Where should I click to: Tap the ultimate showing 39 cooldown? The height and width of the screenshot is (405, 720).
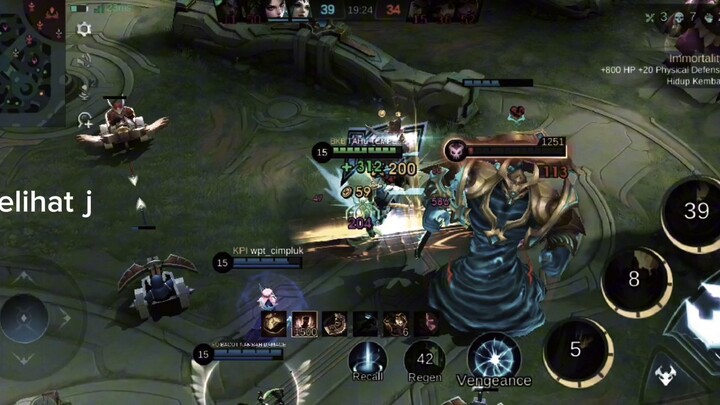click(x=694, y=212)
